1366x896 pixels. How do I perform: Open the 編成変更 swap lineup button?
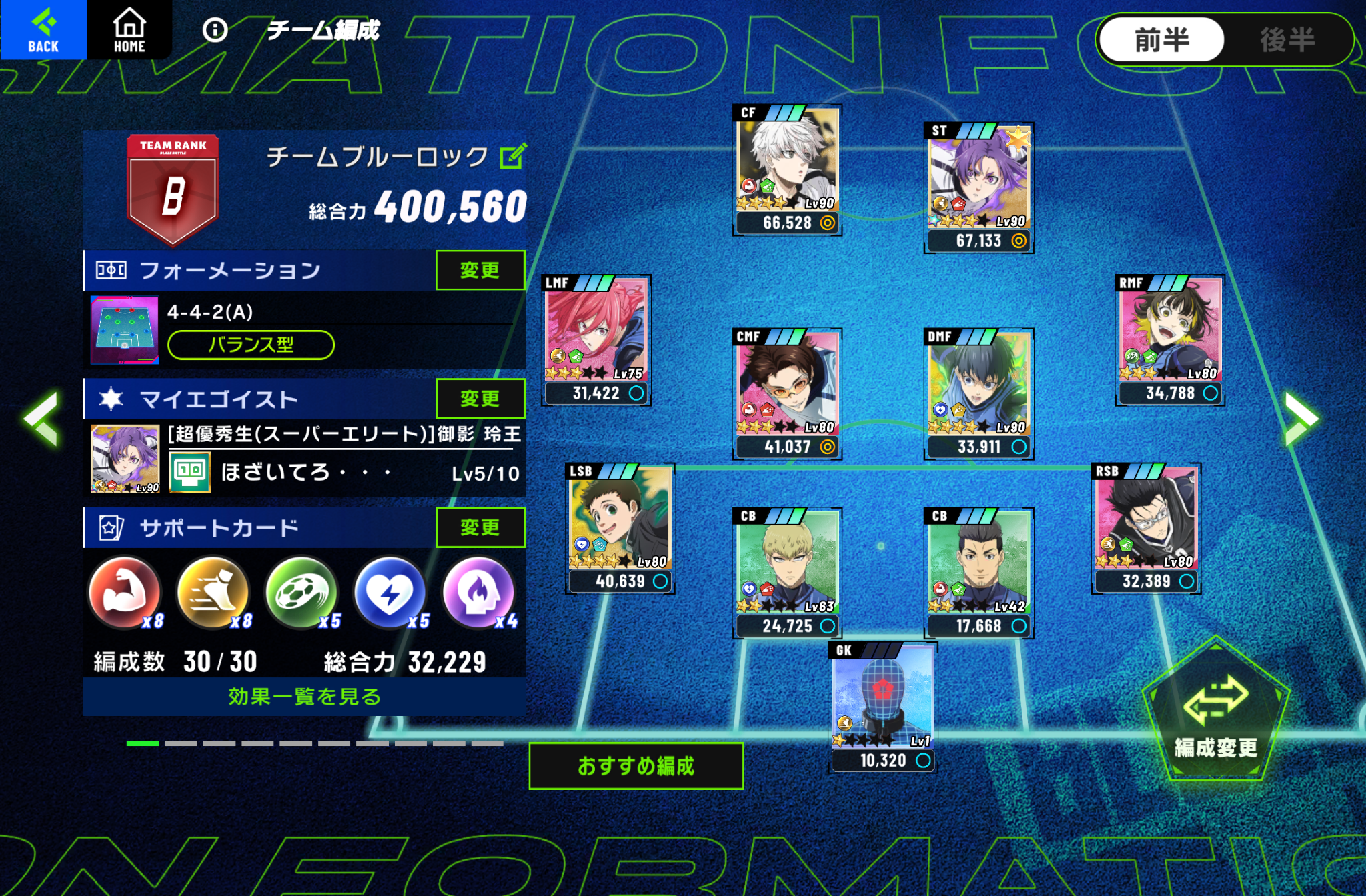click(1215, 713)
